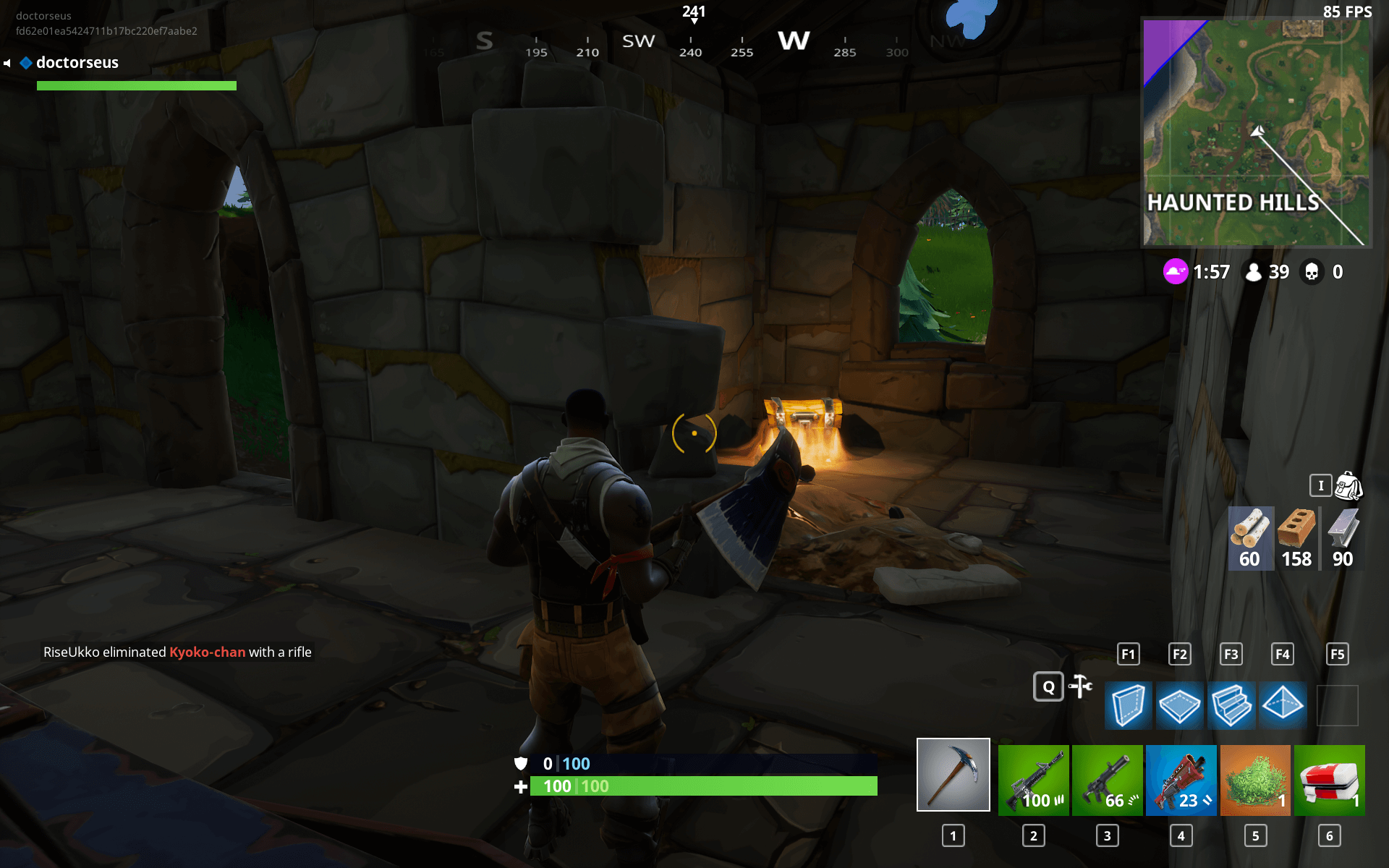Viewport: 1389px width, 868px height.
Task: Click teammate doctorseus in squad list
Action: [x=77, y=63]
